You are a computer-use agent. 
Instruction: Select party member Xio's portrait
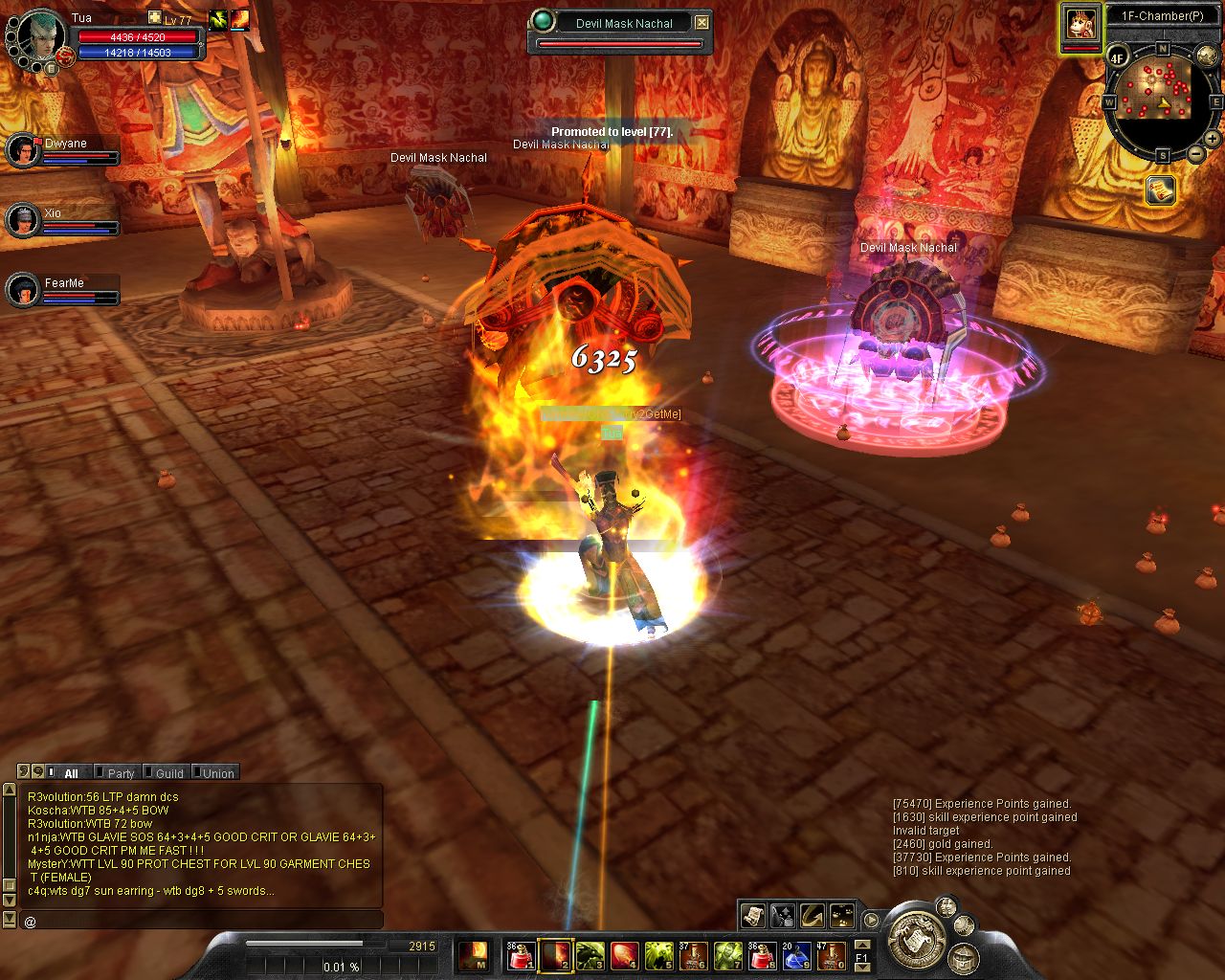[23, 220]
